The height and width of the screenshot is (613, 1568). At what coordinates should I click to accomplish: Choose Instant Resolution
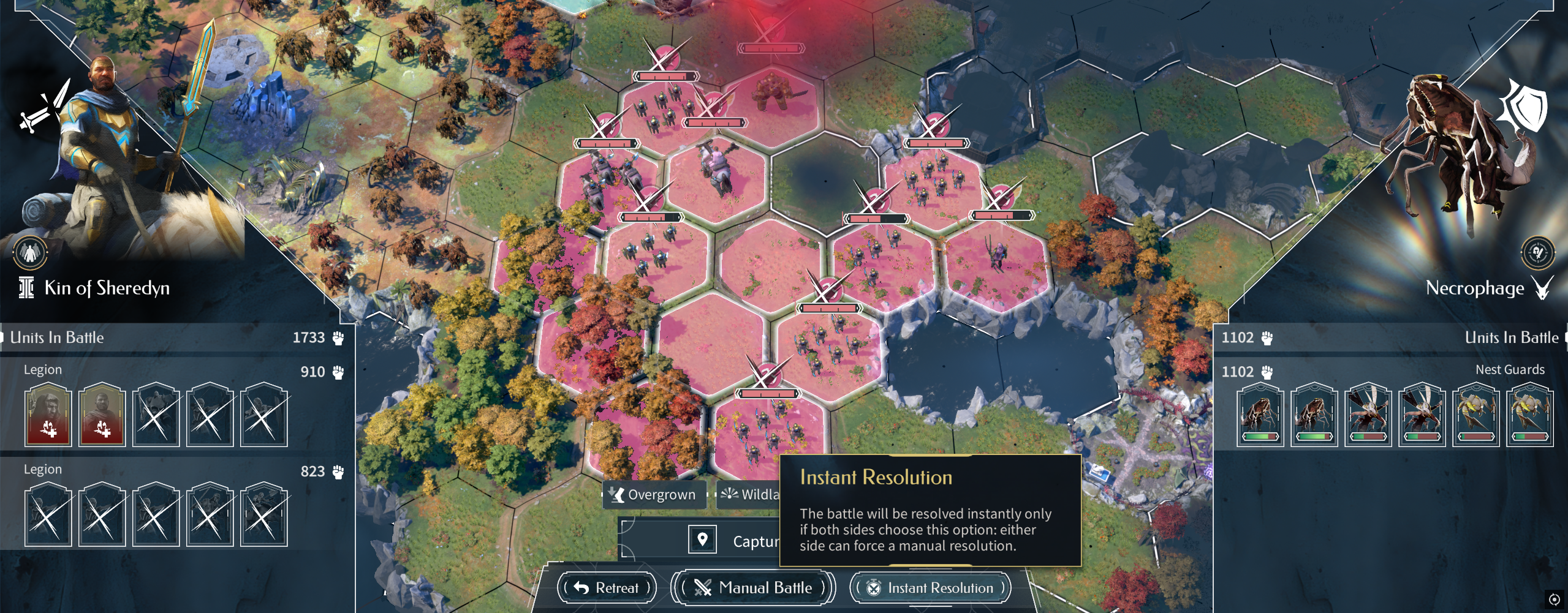pos(930,588)
